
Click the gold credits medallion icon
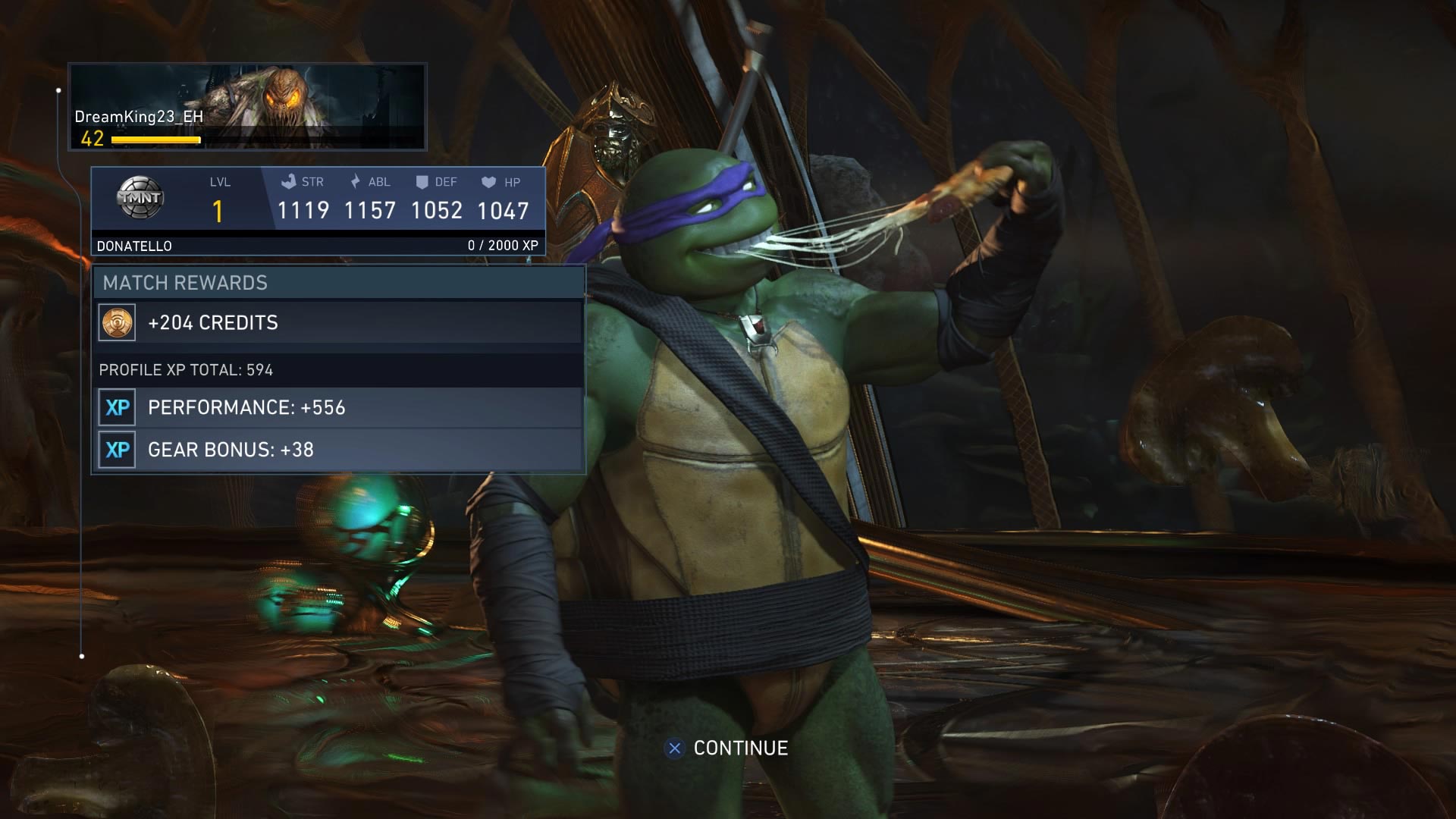click(x=116, y=322)
